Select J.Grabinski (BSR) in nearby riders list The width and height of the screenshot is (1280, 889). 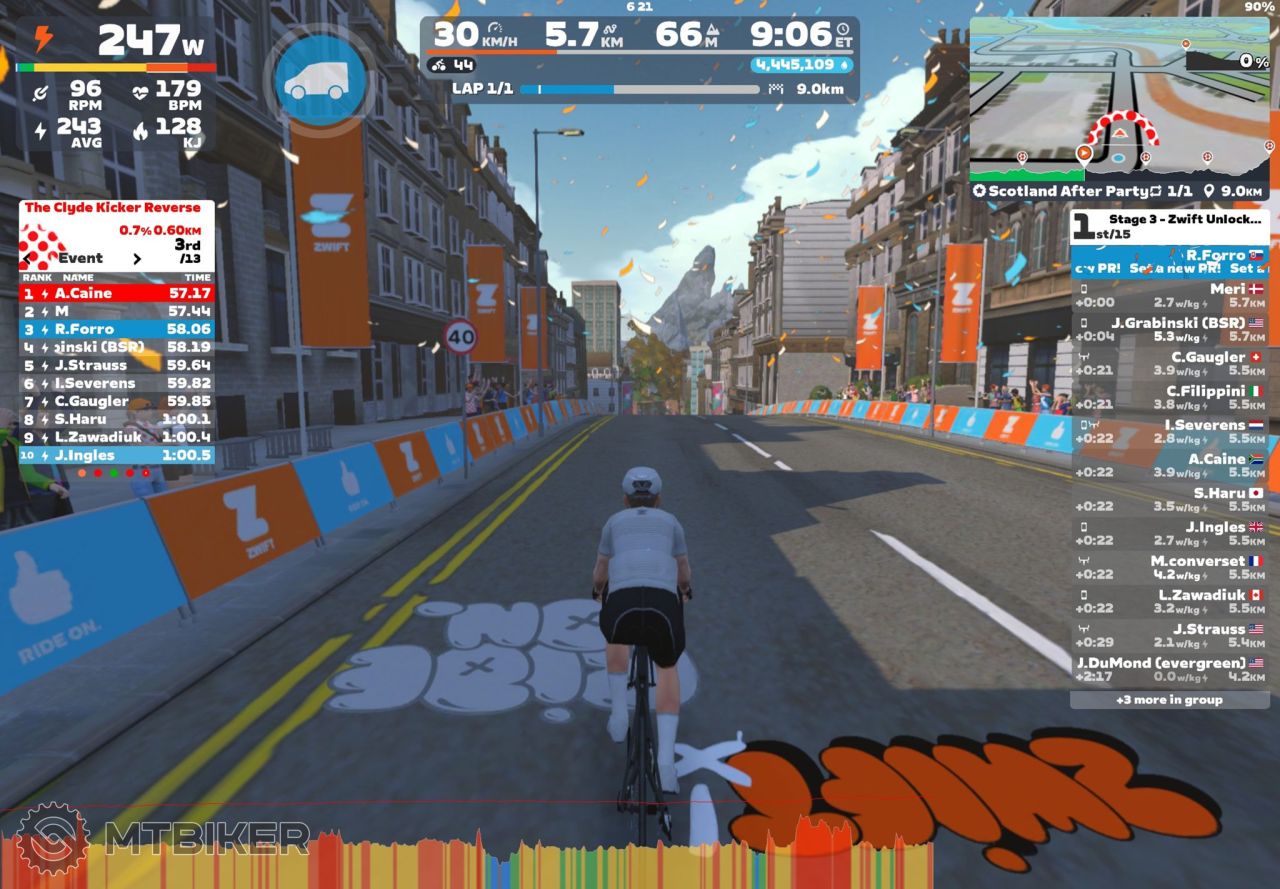click(1169, 330)
